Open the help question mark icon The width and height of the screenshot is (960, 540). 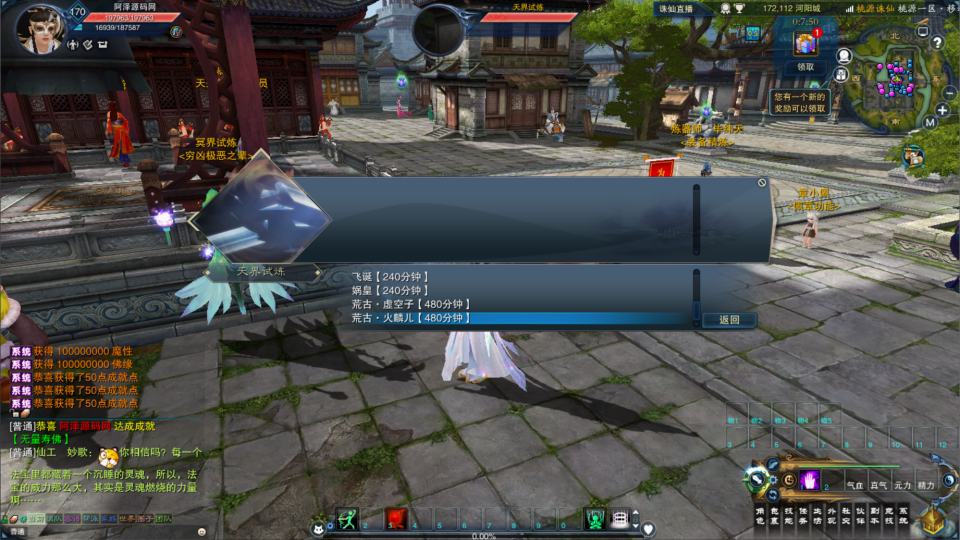[x=936, y=42]
